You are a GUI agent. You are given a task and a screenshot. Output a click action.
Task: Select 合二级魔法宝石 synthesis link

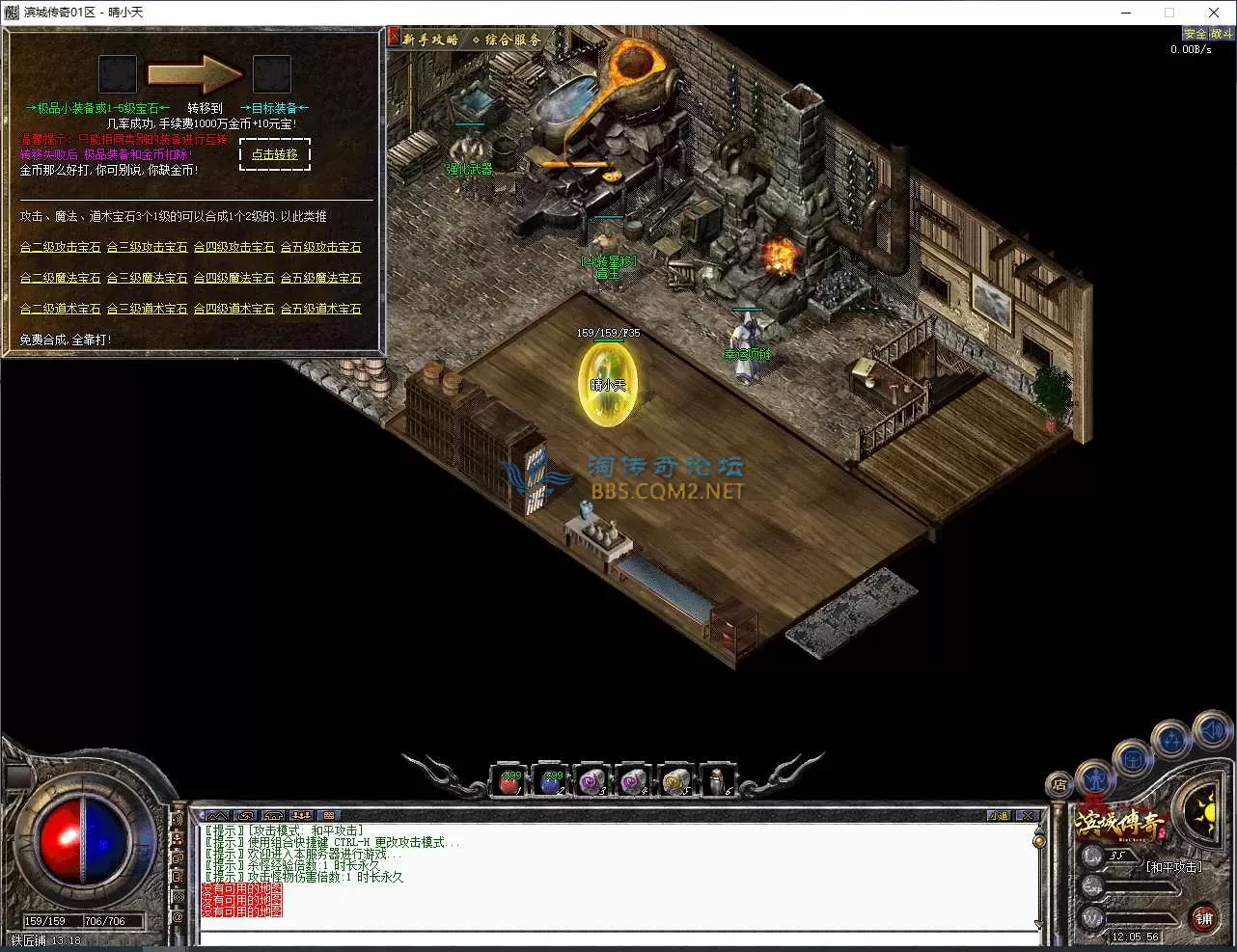coord(61,278)
